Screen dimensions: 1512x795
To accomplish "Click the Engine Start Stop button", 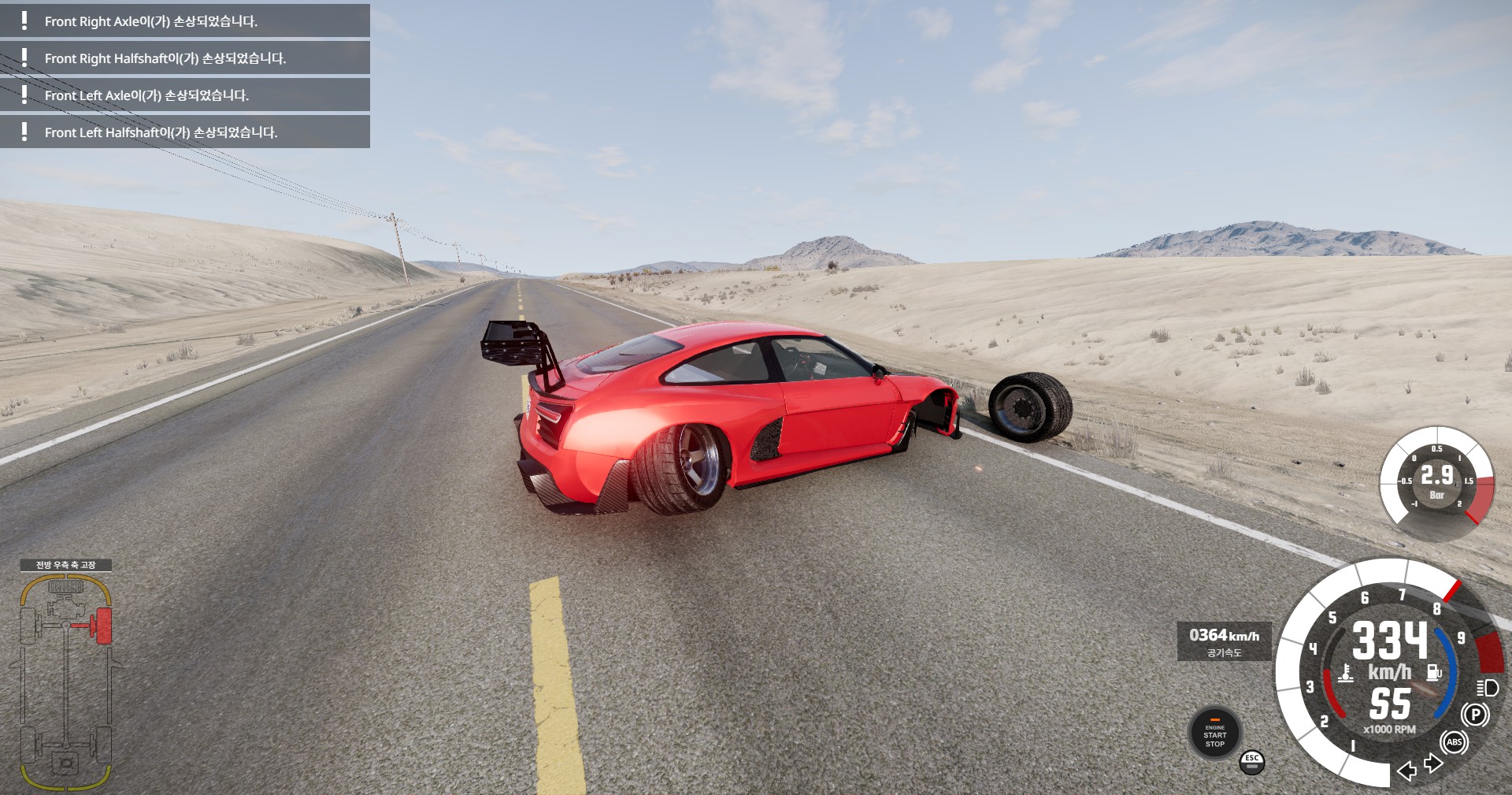I will 1214,734.
